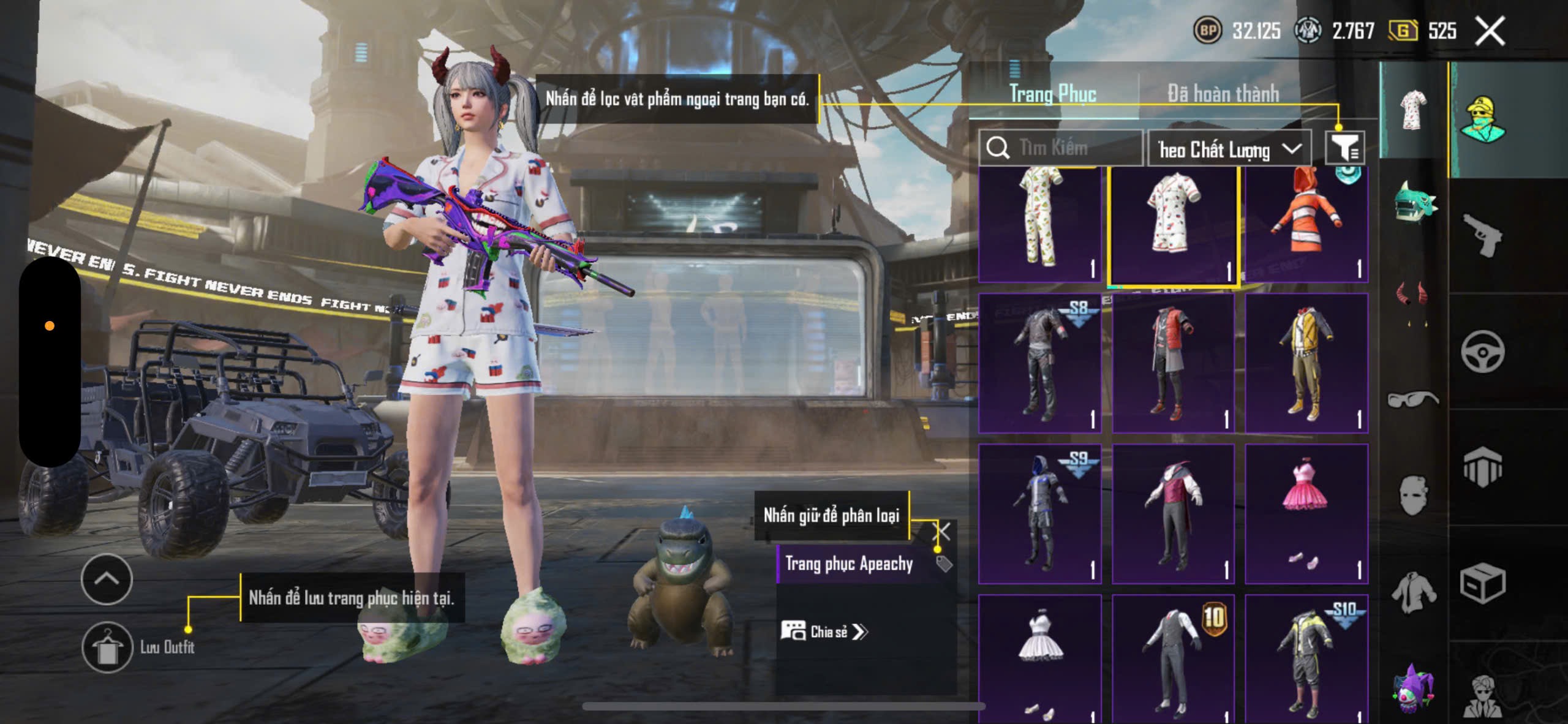The width and height of the screenshot is (1568, 724).
Task: Select the Trang Phục tab
Action: pos(1052,94)
